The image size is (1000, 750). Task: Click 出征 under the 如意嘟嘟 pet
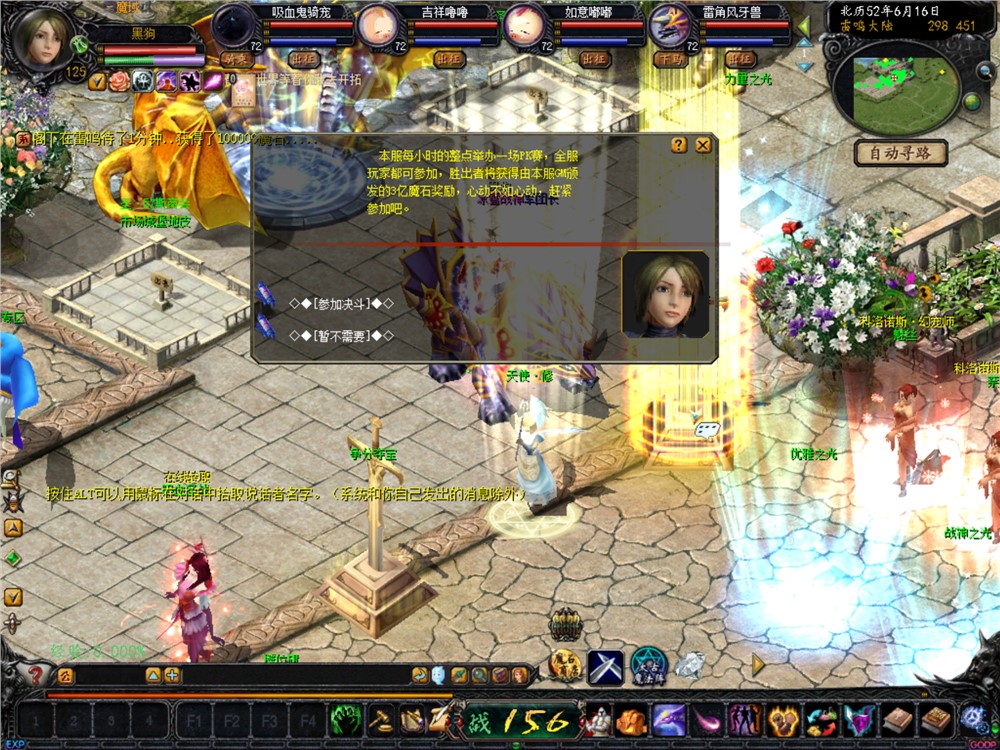tap(594, 59)
